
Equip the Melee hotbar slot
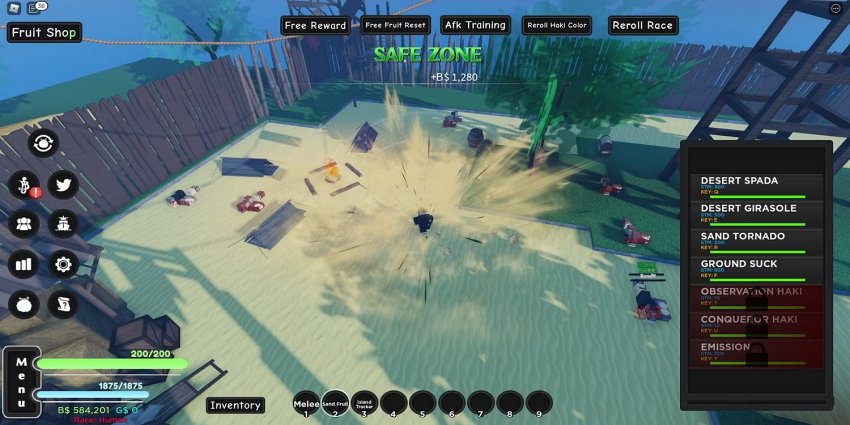(x=307, y=404)
